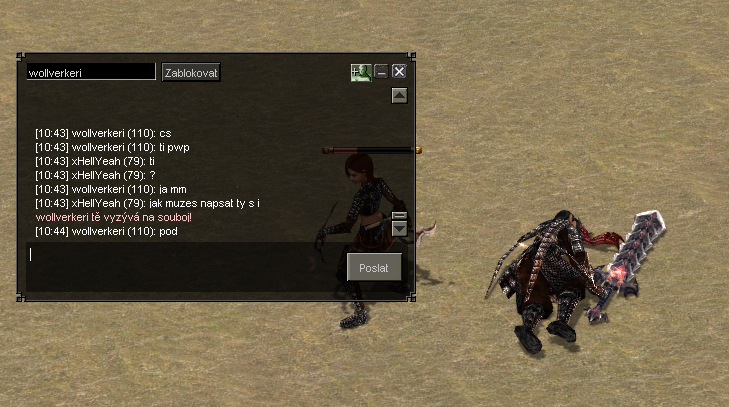Image resolution: width=729 pixels, height=407 pixels.
Task: Send the message with the Poslat button
Action: click(x=374, y=266)
